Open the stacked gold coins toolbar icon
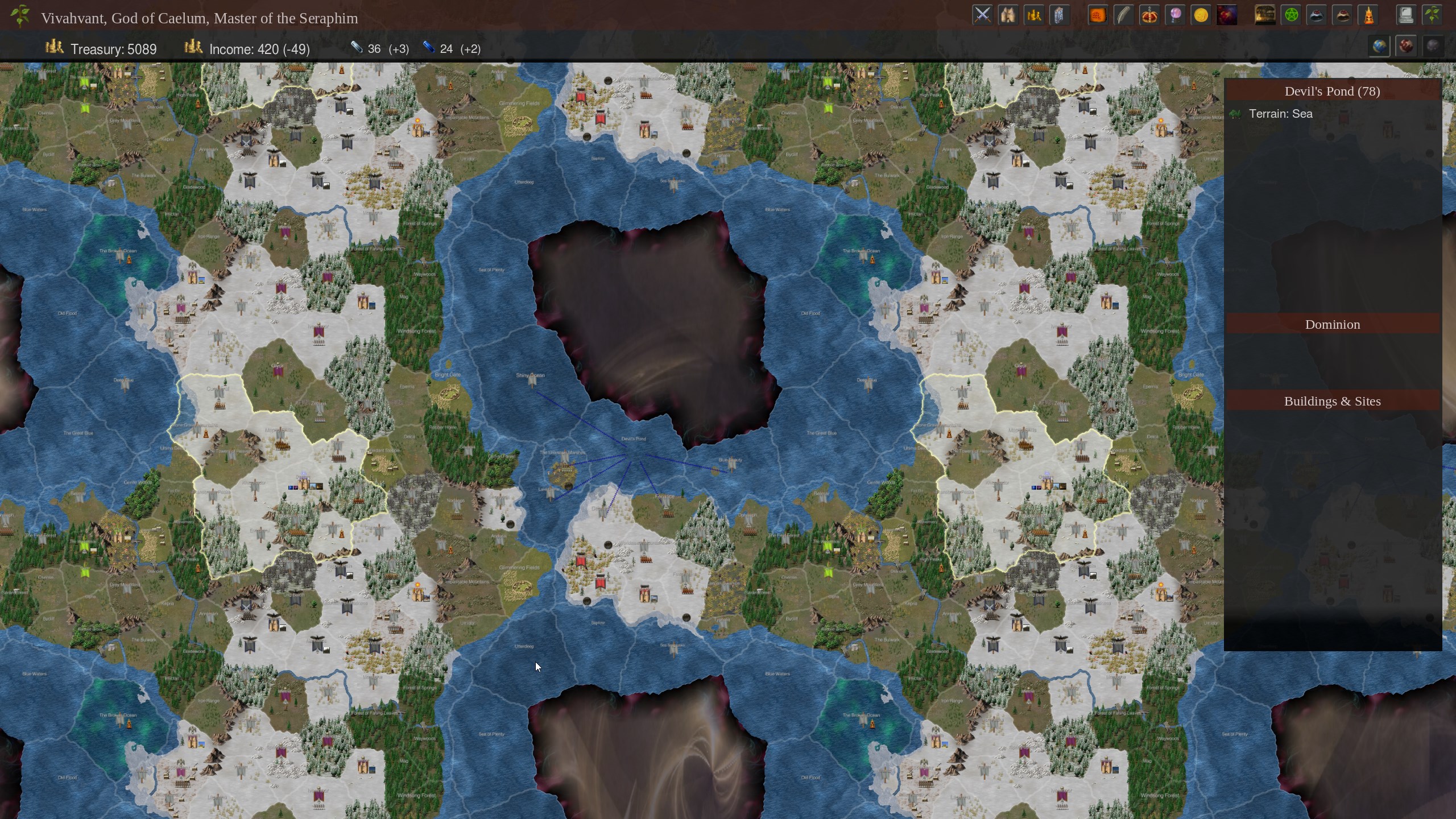The width and height of the screenshot is (1456, 819). [x=1034, y=15]
